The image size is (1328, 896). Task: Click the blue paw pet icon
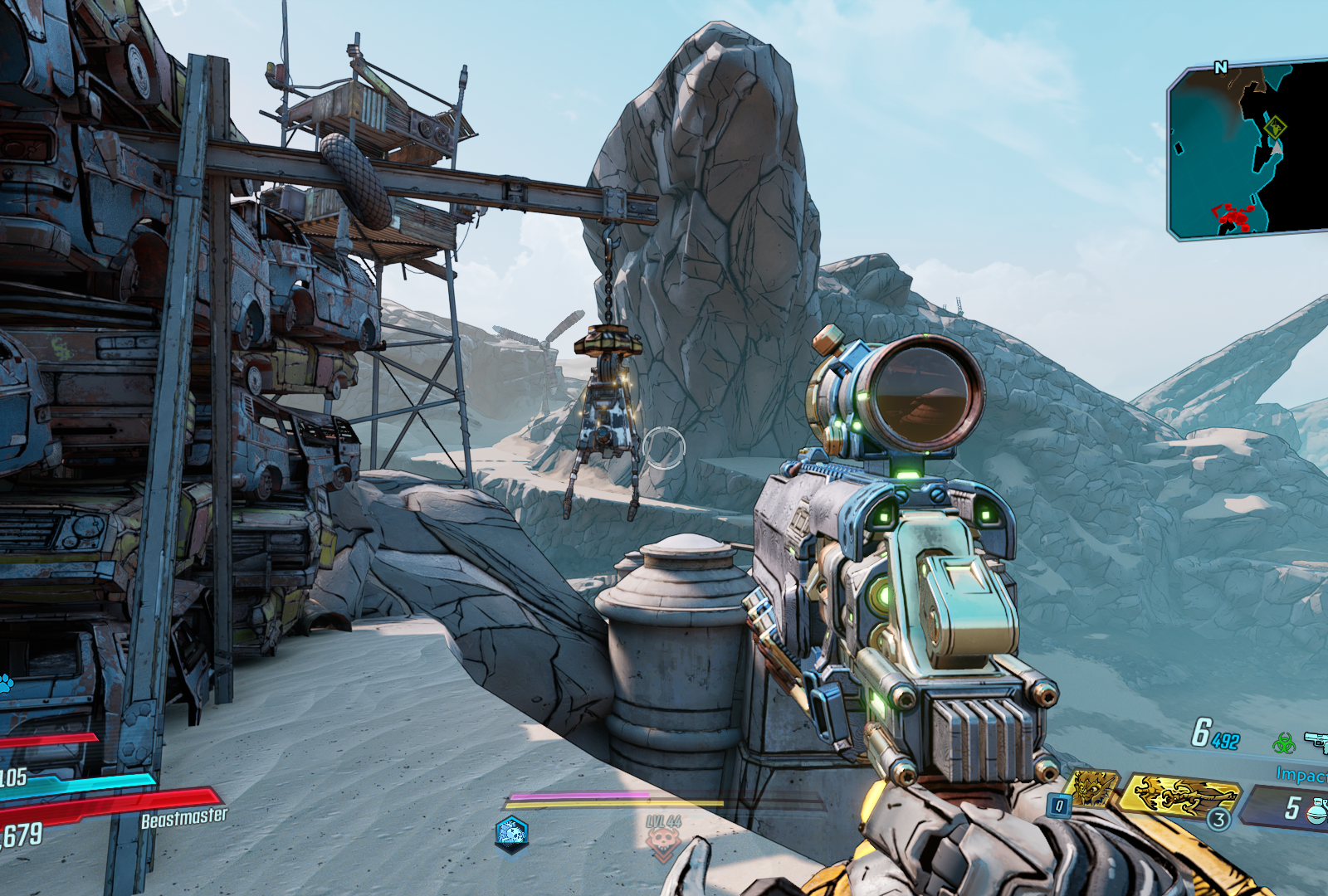pos(6,683)
